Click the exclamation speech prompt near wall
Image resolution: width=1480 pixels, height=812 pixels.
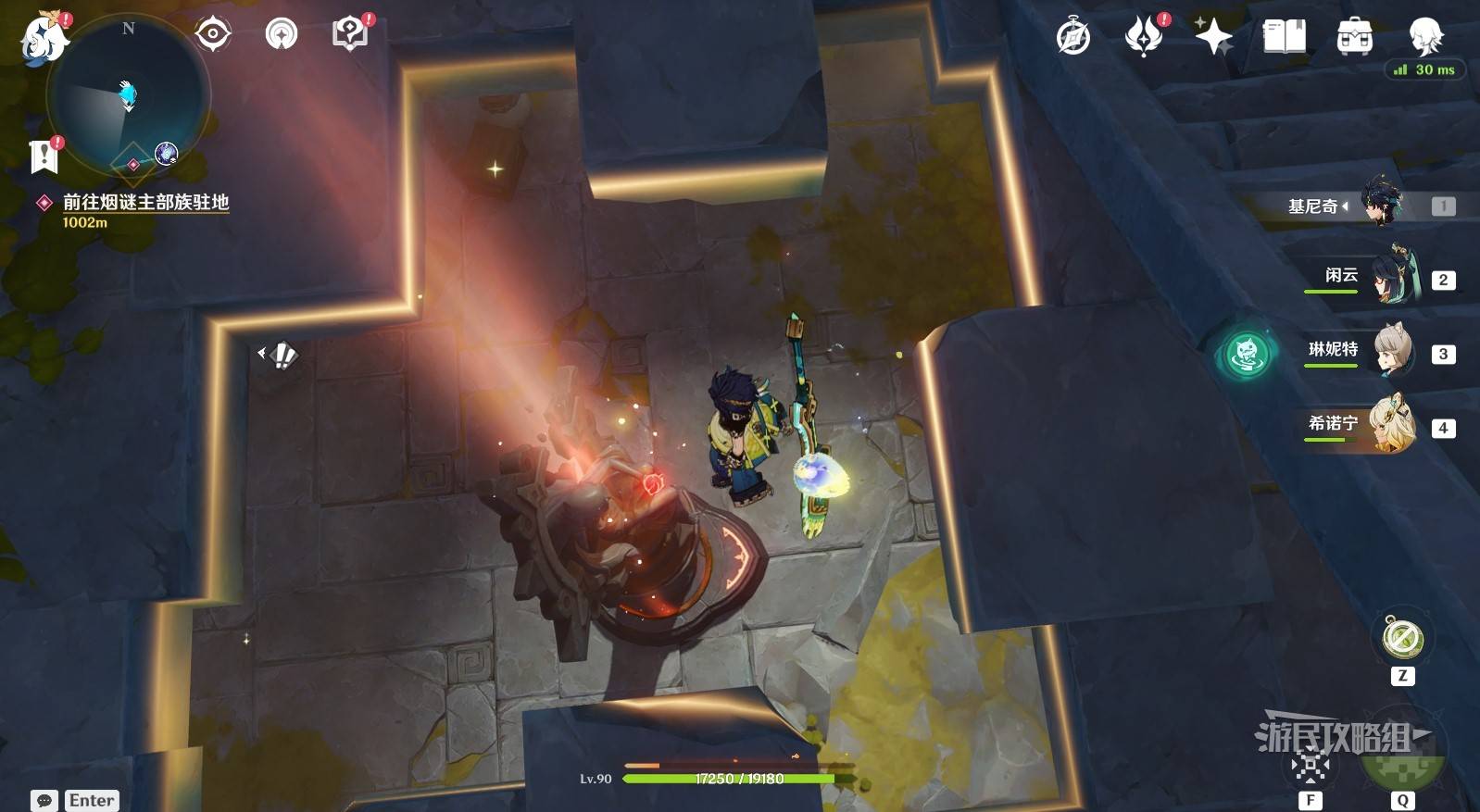coord(280,355)
